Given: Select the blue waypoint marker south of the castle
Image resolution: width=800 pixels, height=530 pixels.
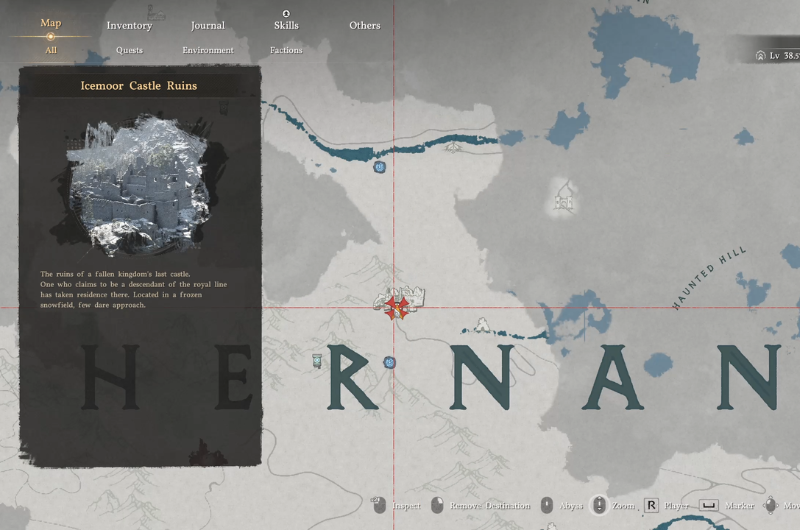Looking at the screenshot, I should (390, 362).
